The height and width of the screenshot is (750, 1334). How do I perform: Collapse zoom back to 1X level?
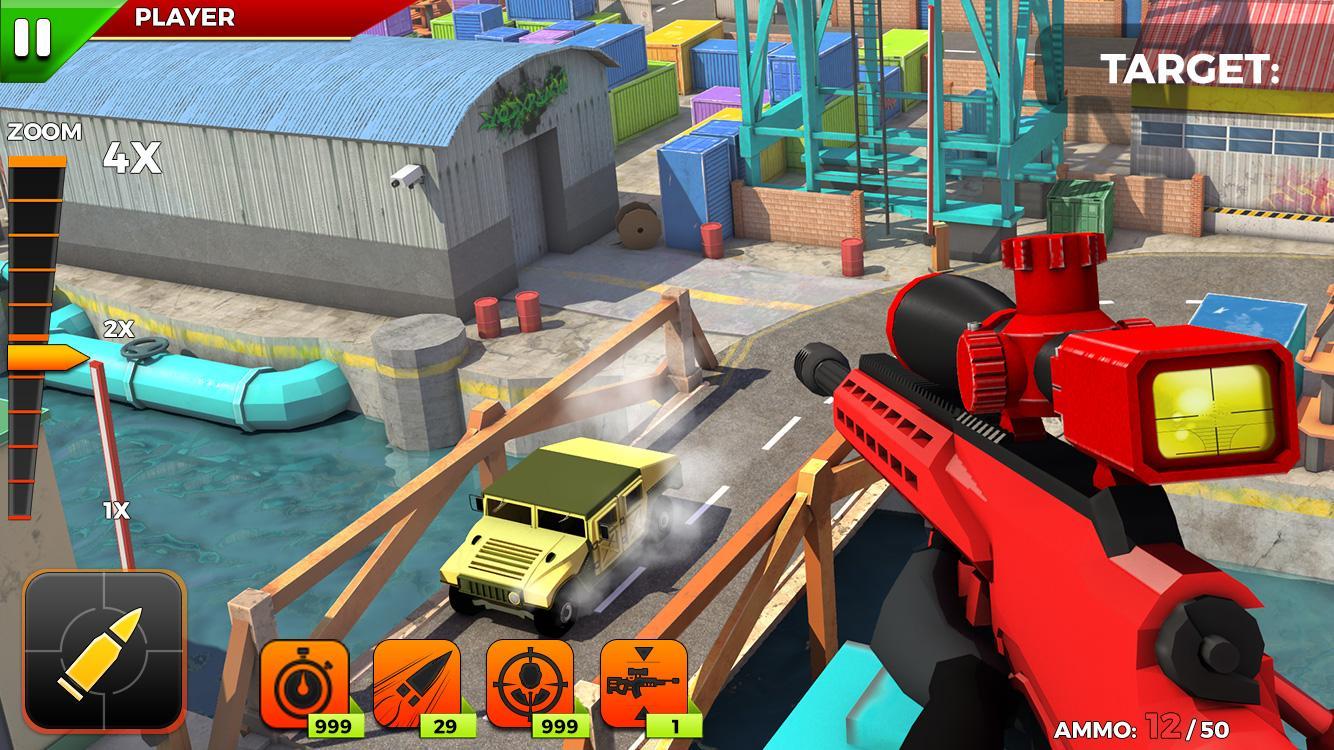click(115, 508)
